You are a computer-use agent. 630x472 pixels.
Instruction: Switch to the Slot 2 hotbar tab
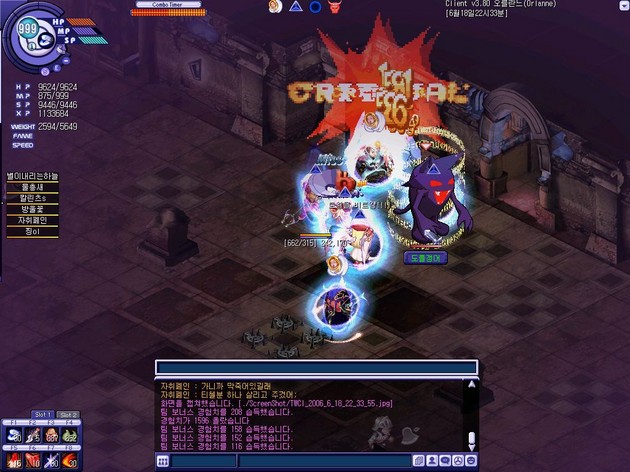(67, 415)
